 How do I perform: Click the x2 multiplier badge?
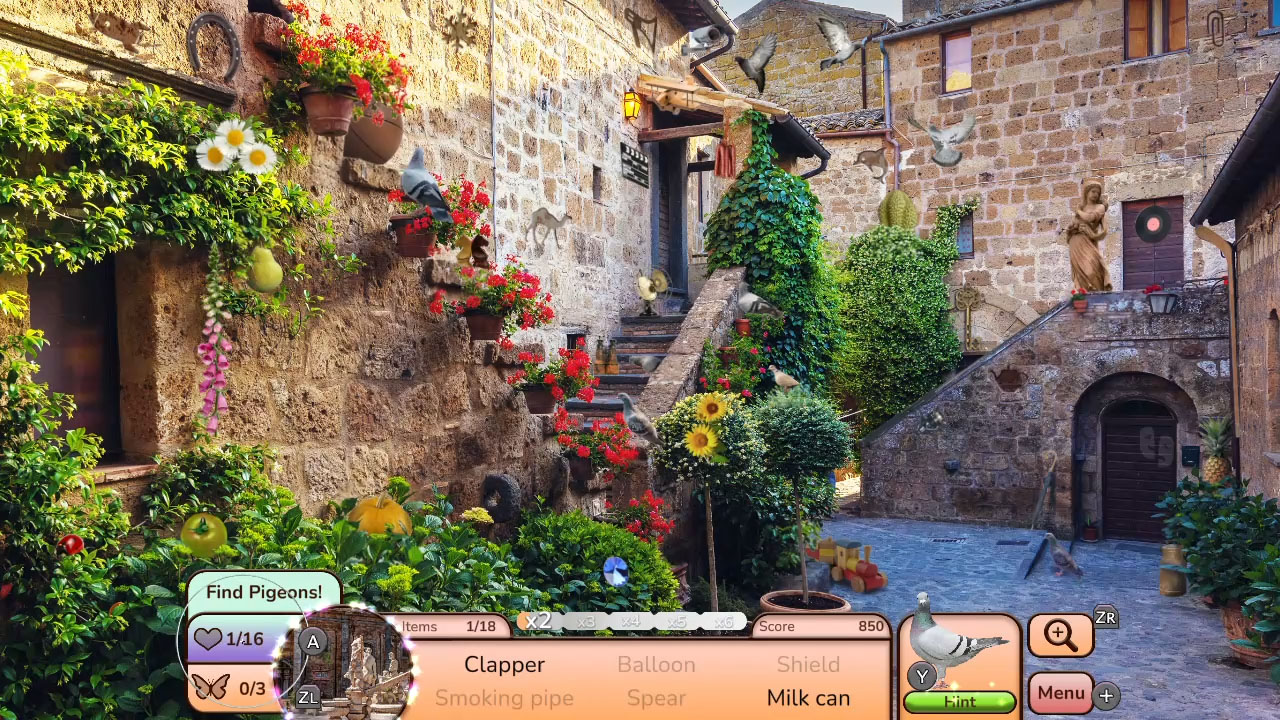pos(539,620)
